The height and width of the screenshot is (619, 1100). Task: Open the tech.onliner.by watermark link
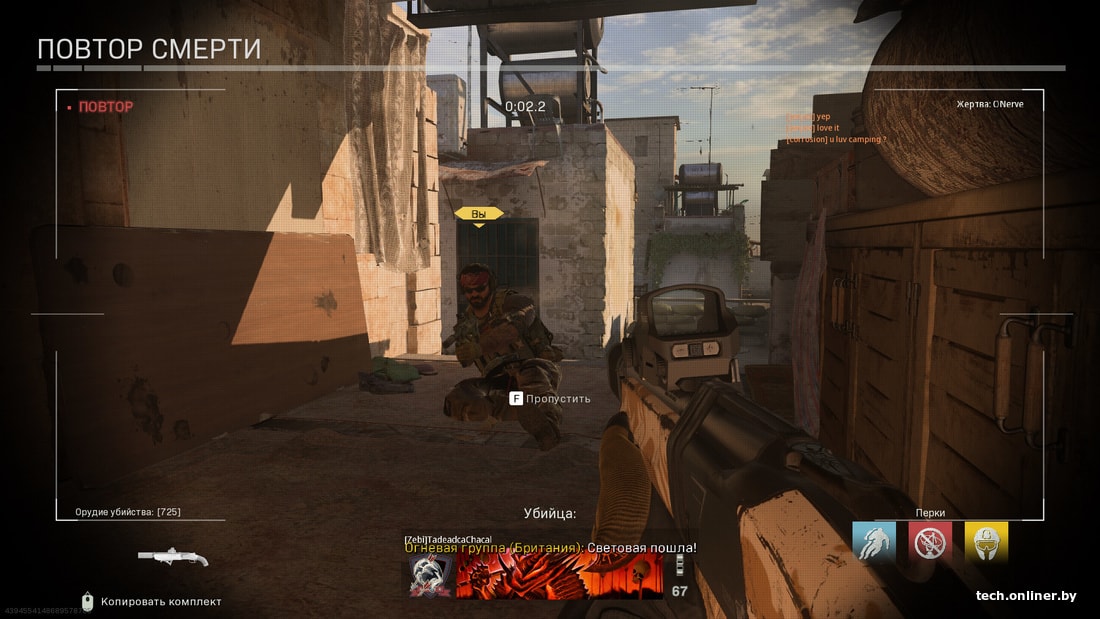pyautogui.click(x=1026, y=596)
